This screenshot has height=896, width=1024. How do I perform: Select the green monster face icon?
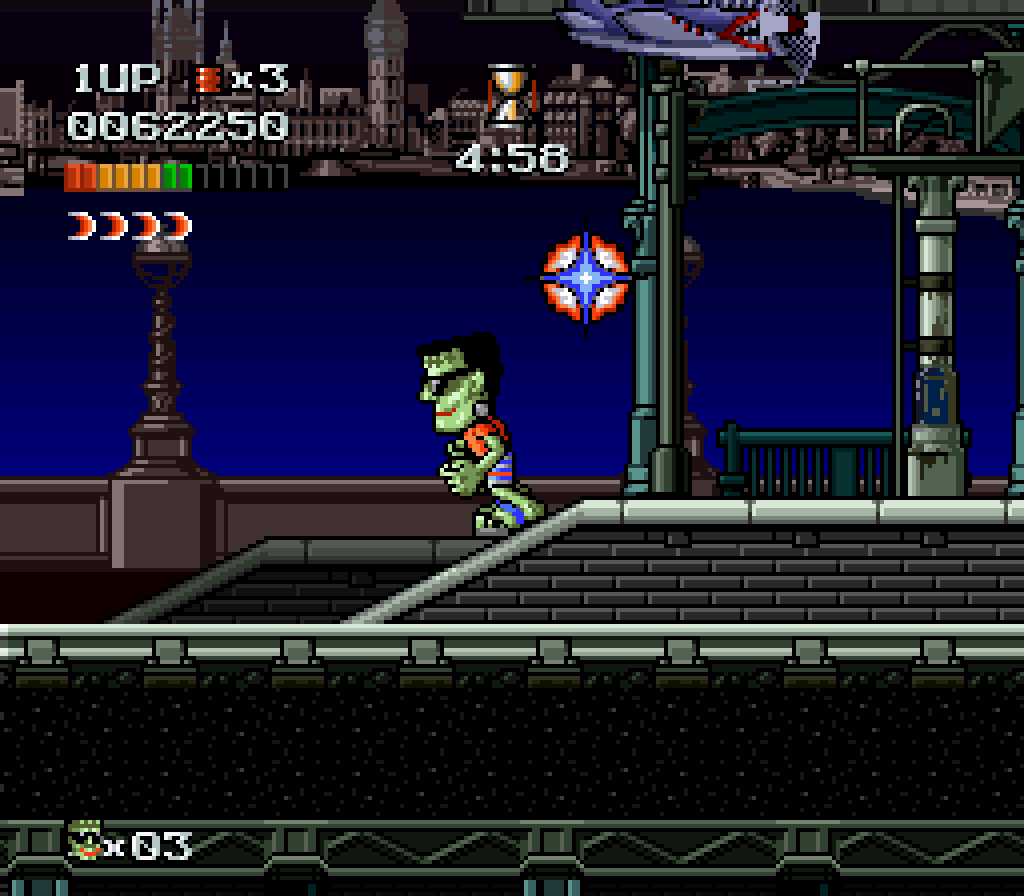tap(87, 842)
